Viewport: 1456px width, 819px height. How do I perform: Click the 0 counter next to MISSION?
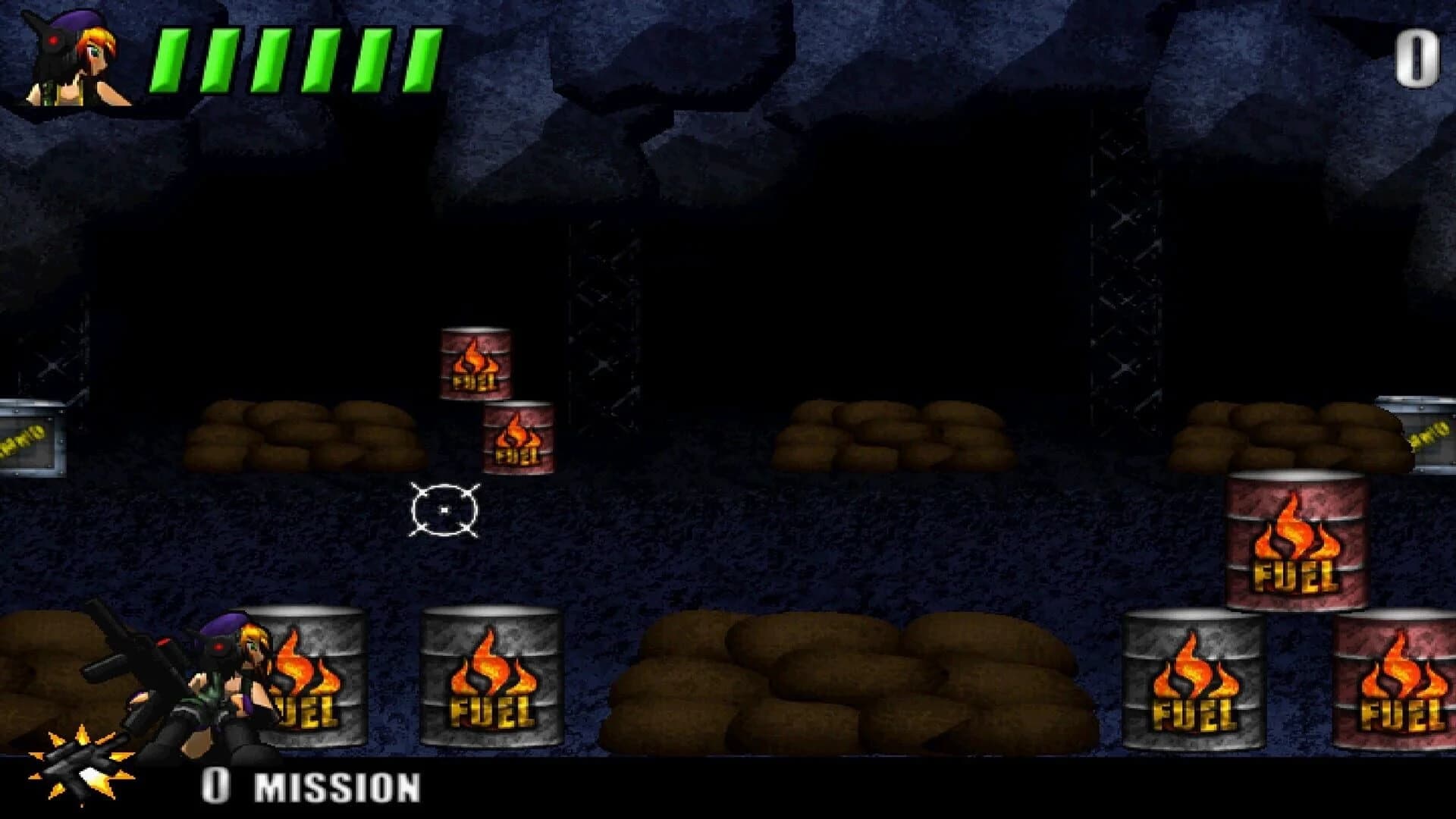pos(216,785)
